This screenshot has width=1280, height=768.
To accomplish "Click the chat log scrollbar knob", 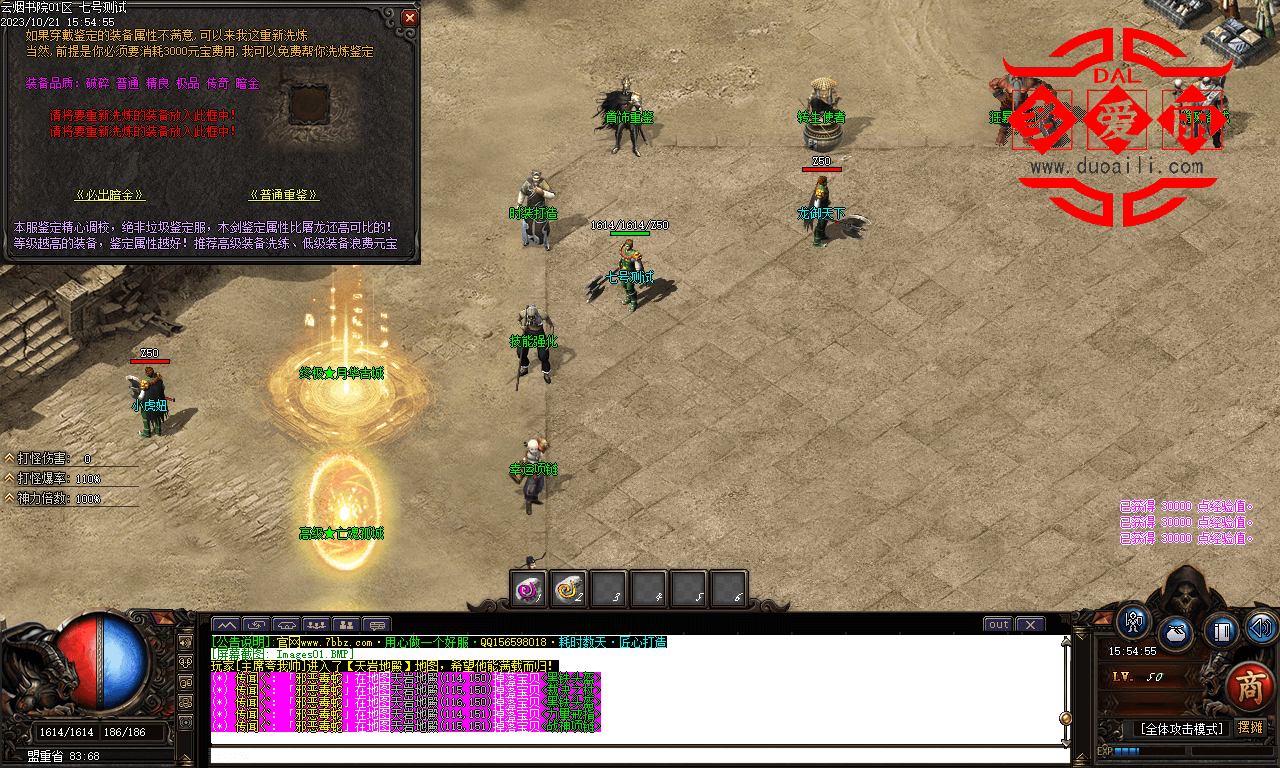I will pos(1066,718).
